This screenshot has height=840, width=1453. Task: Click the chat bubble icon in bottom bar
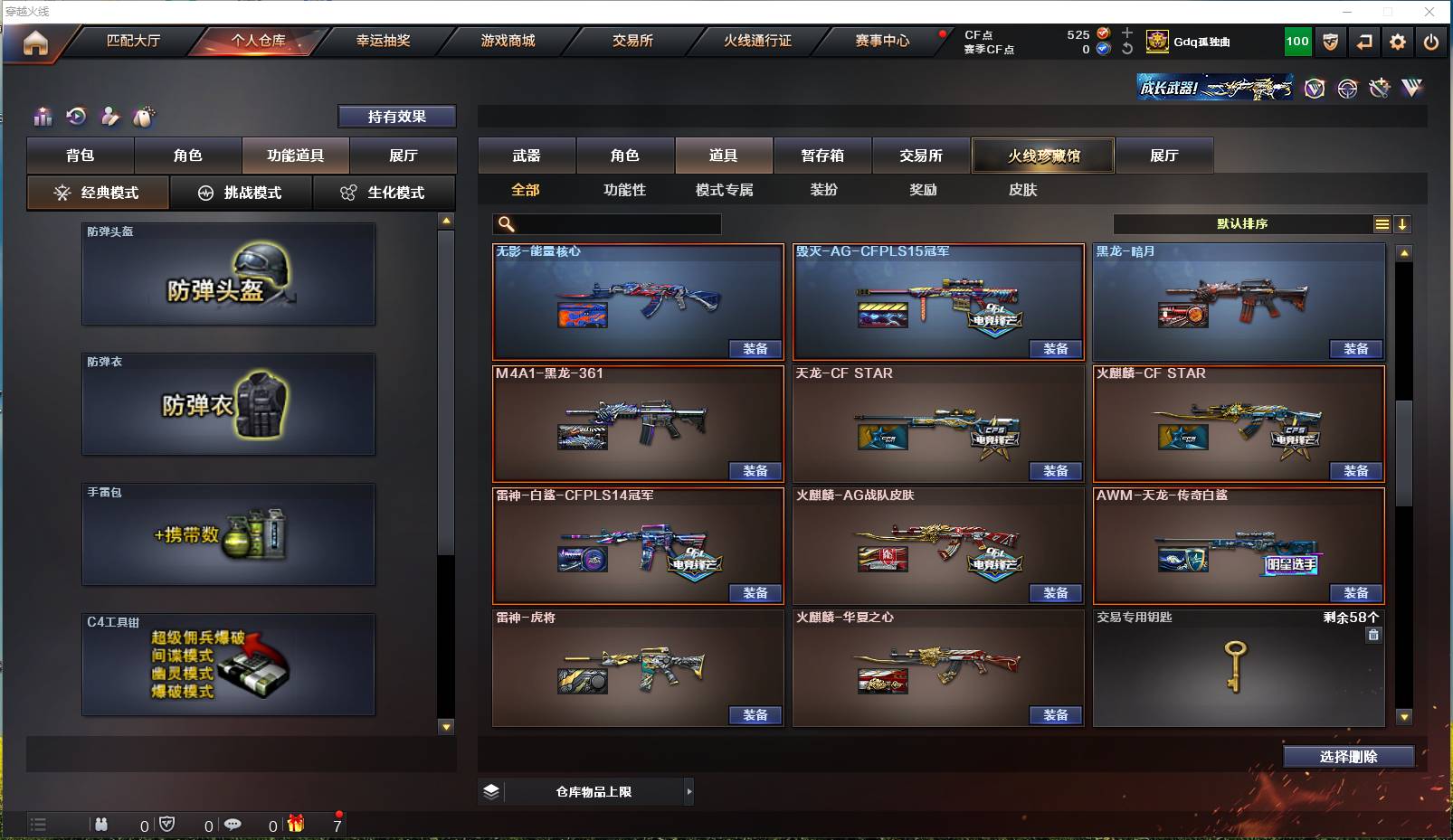(234, 825)
